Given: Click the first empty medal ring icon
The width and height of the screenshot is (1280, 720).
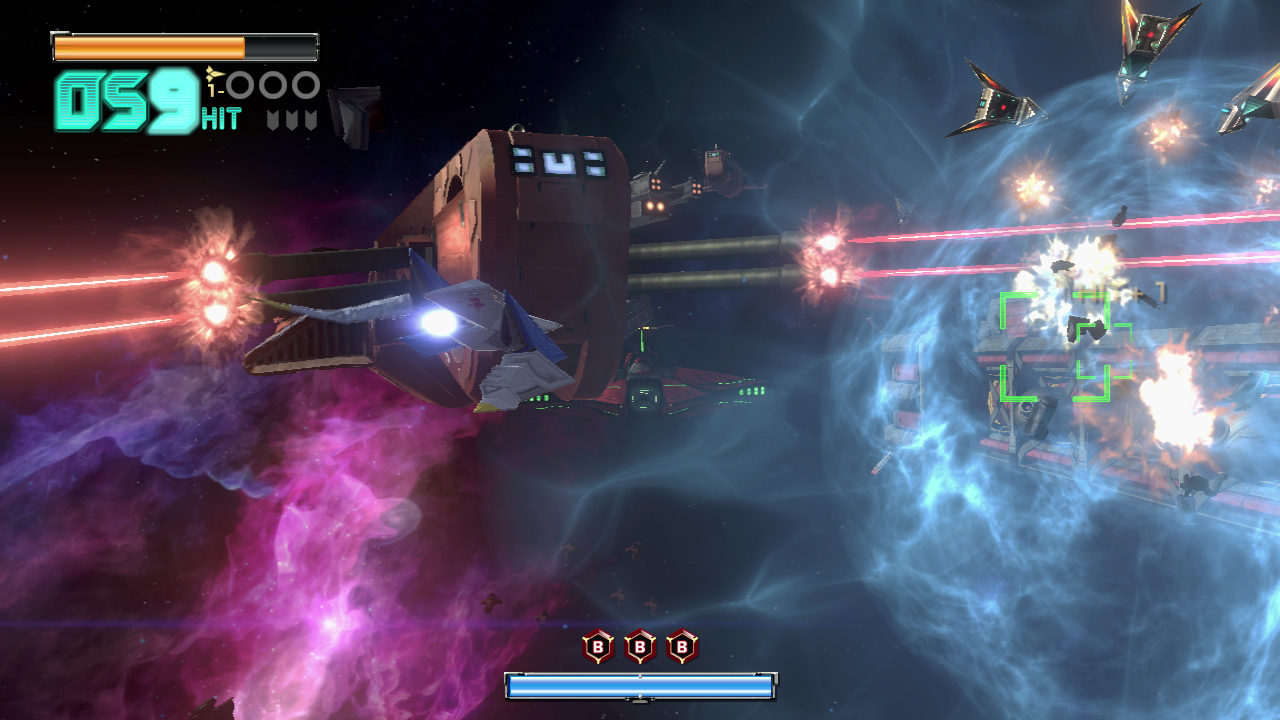Looking at the screenshot, I should [239, 83].
